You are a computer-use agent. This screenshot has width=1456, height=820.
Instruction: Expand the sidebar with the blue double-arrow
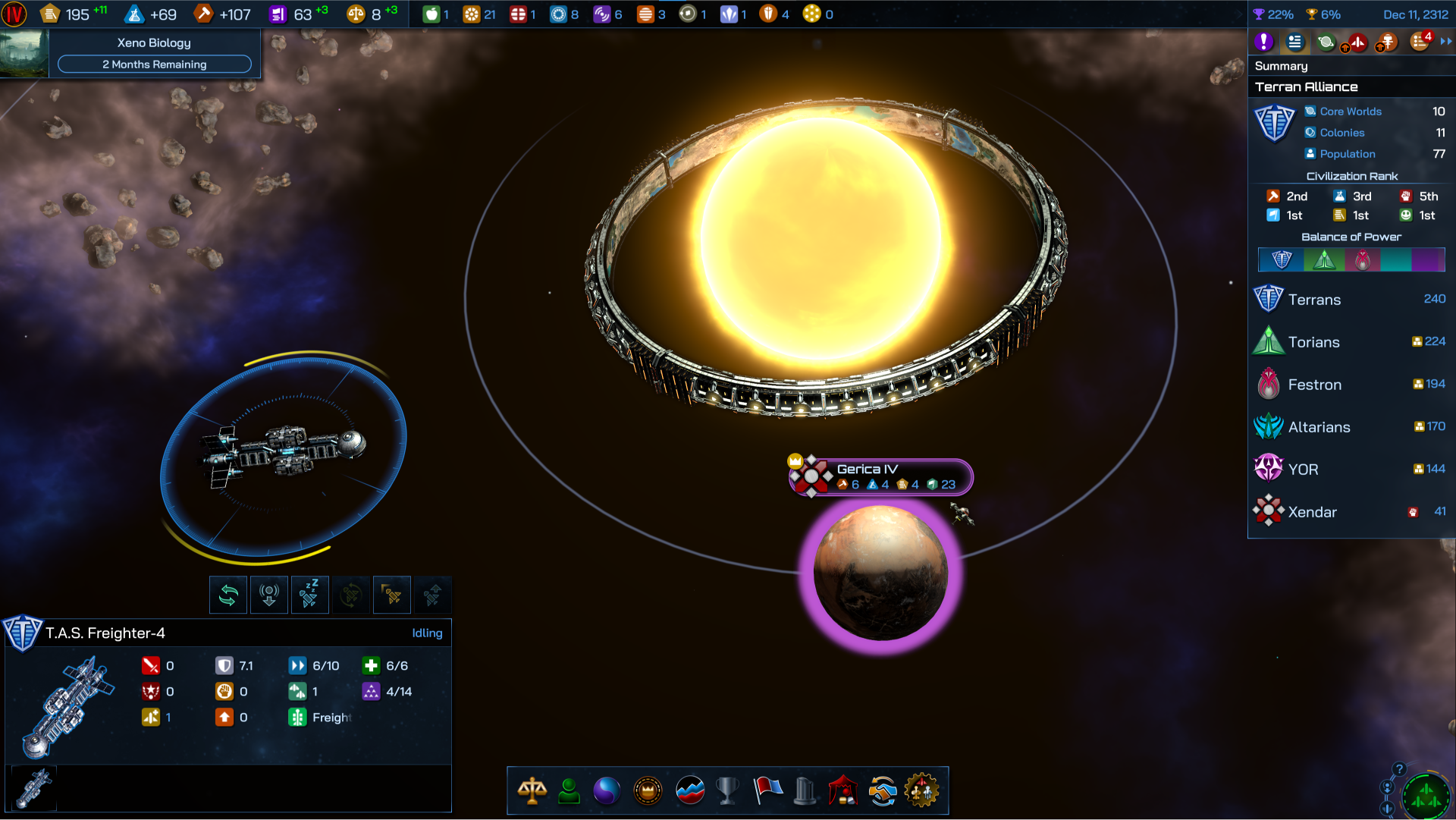(x=1446, y=42)
